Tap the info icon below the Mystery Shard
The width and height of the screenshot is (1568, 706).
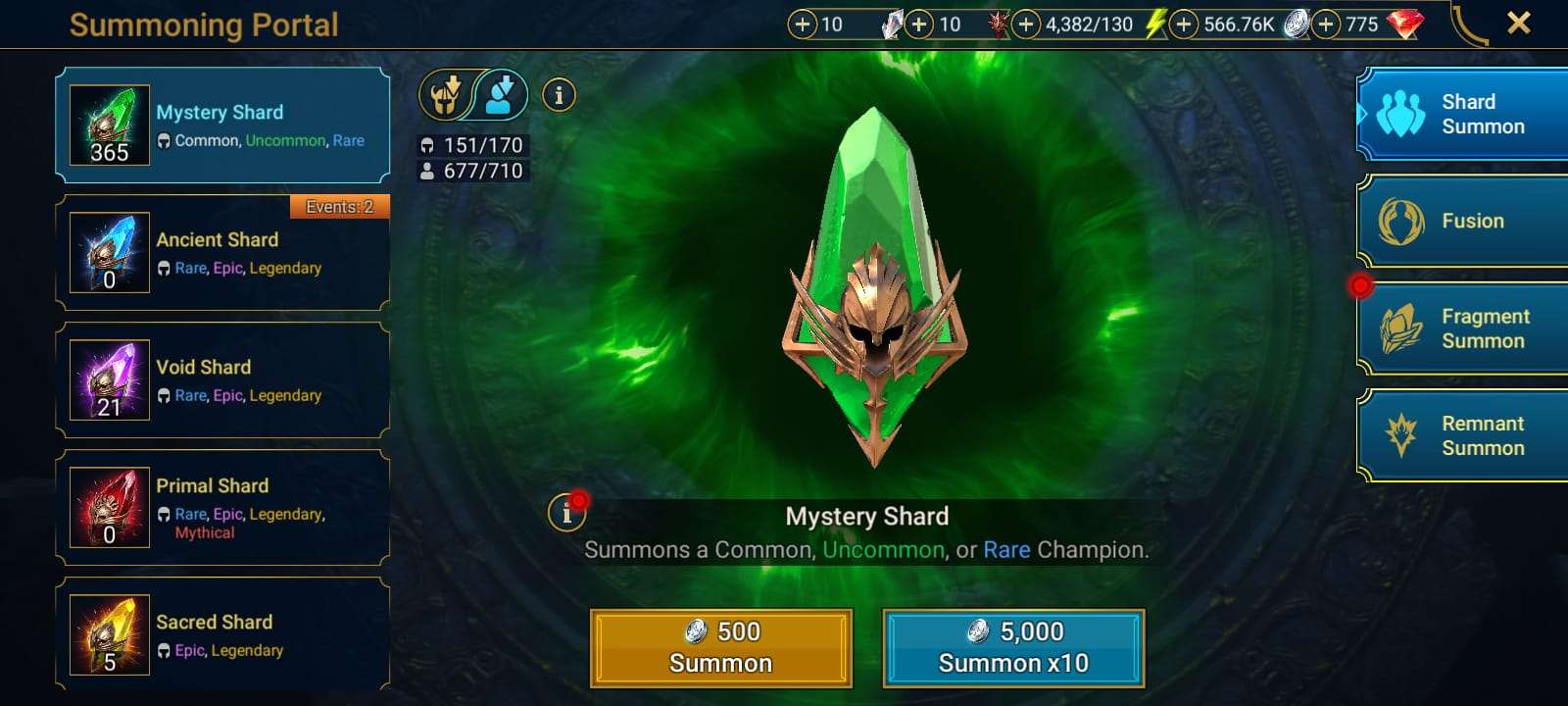click(566, 512)
